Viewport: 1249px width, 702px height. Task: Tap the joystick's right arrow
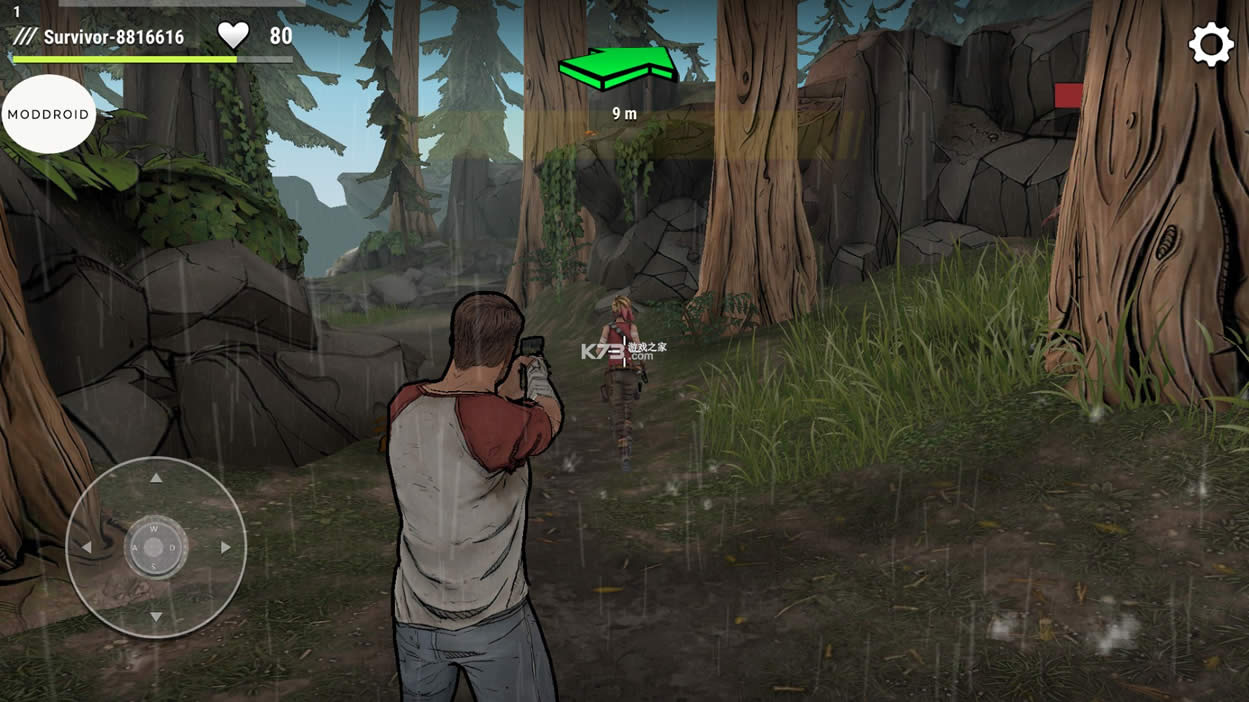[226, 548]
